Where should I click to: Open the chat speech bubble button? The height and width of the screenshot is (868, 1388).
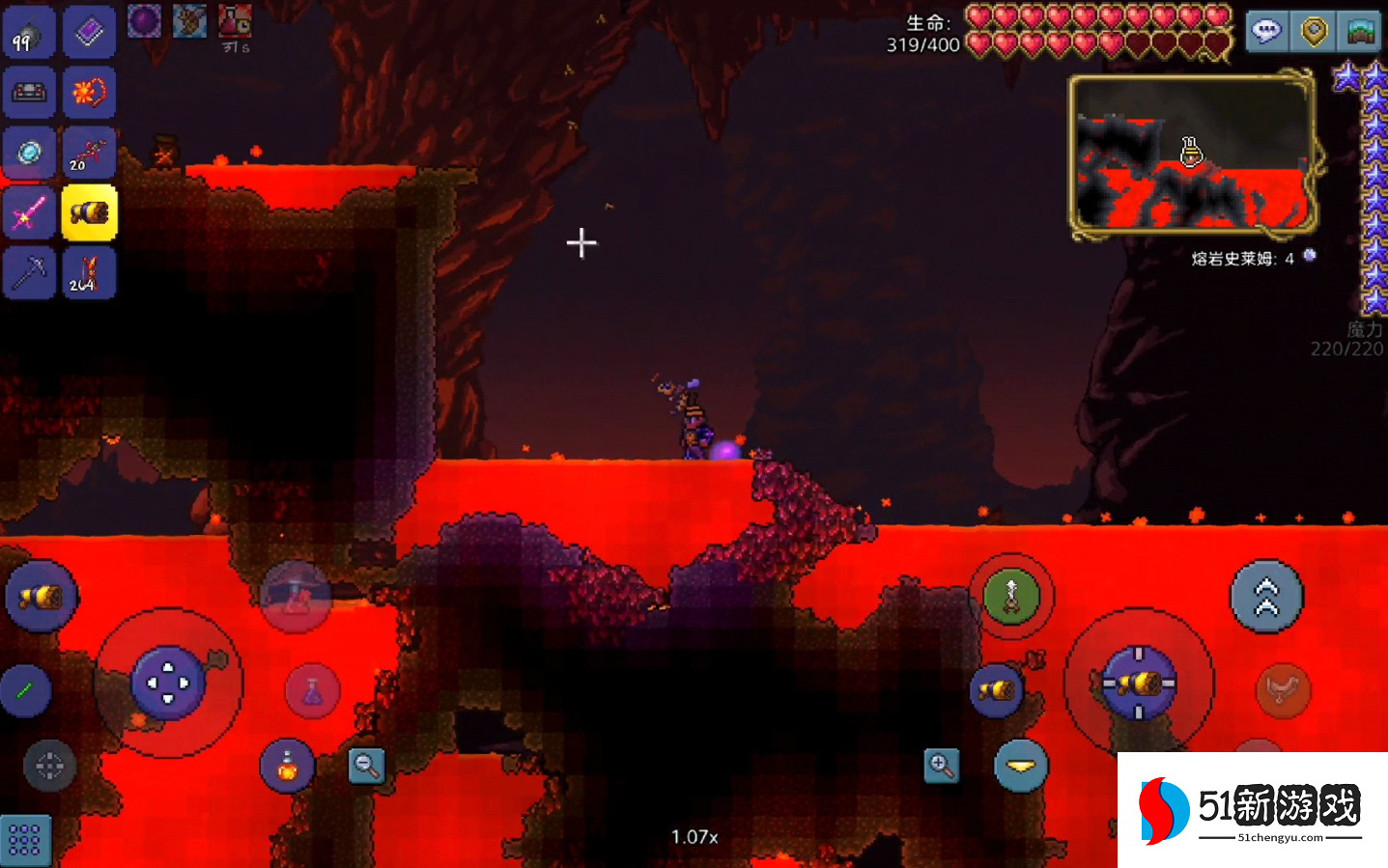1266,32
